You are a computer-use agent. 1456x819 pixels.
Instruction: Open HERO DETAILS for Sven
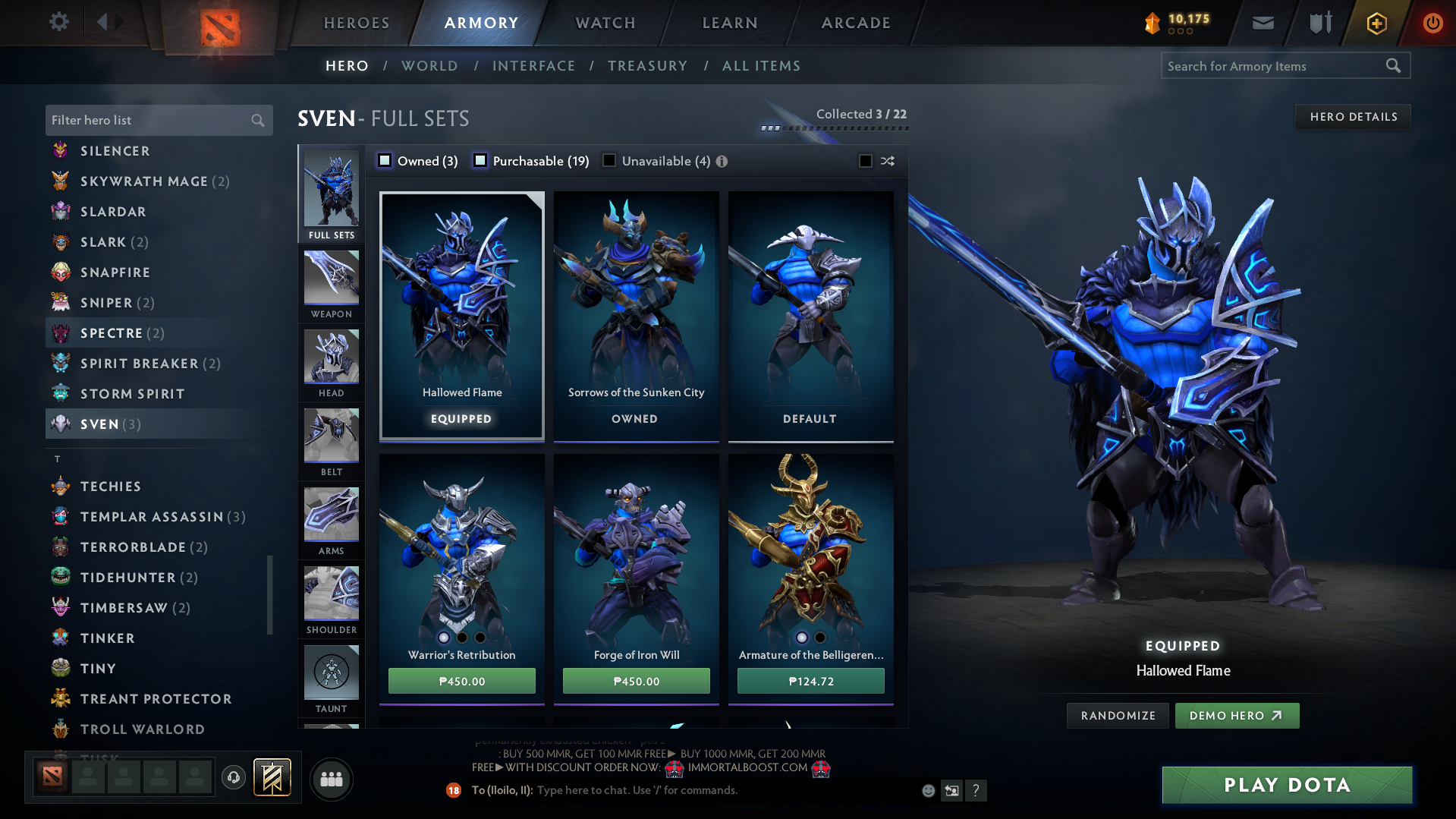(x=1353, y=116)
